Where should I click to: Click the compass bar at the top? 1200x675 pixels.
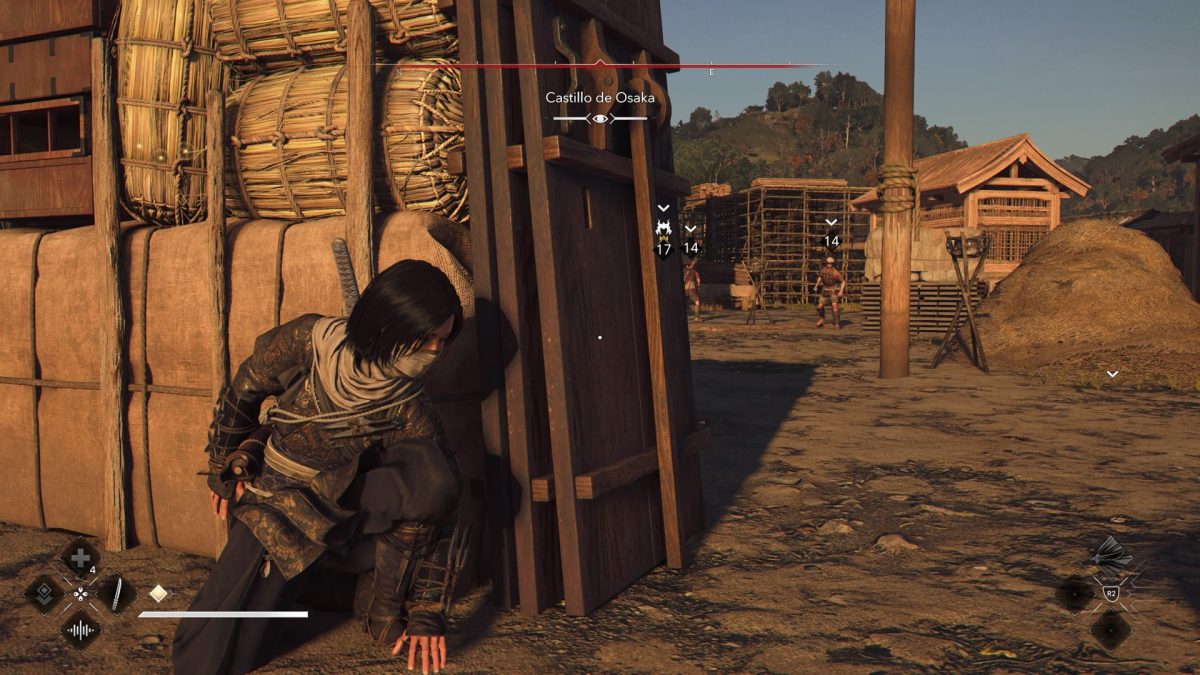pos(600,67)
